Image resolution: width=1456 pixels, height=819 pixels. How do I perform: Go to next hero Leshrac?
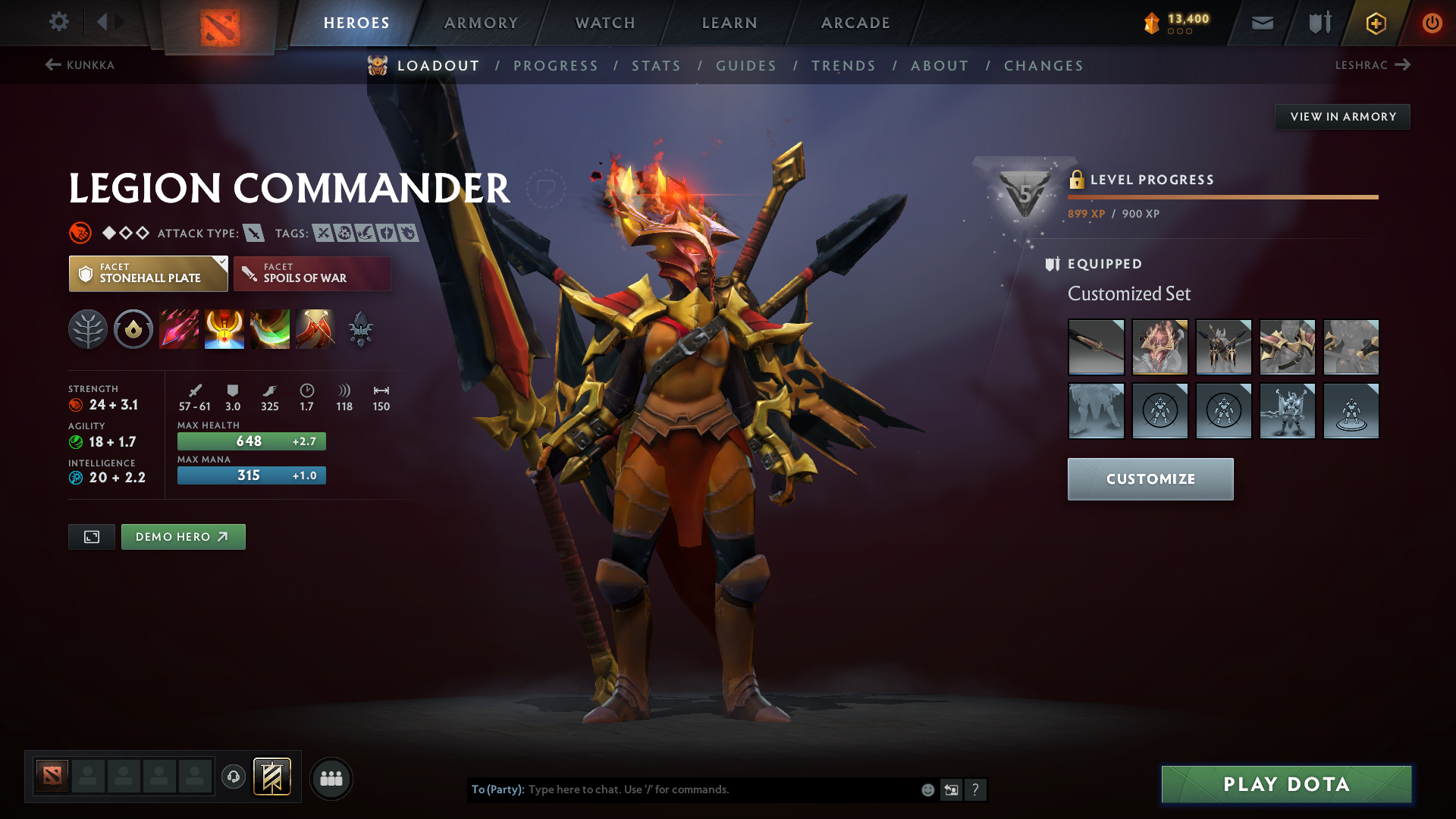[x=1372, y=65]
